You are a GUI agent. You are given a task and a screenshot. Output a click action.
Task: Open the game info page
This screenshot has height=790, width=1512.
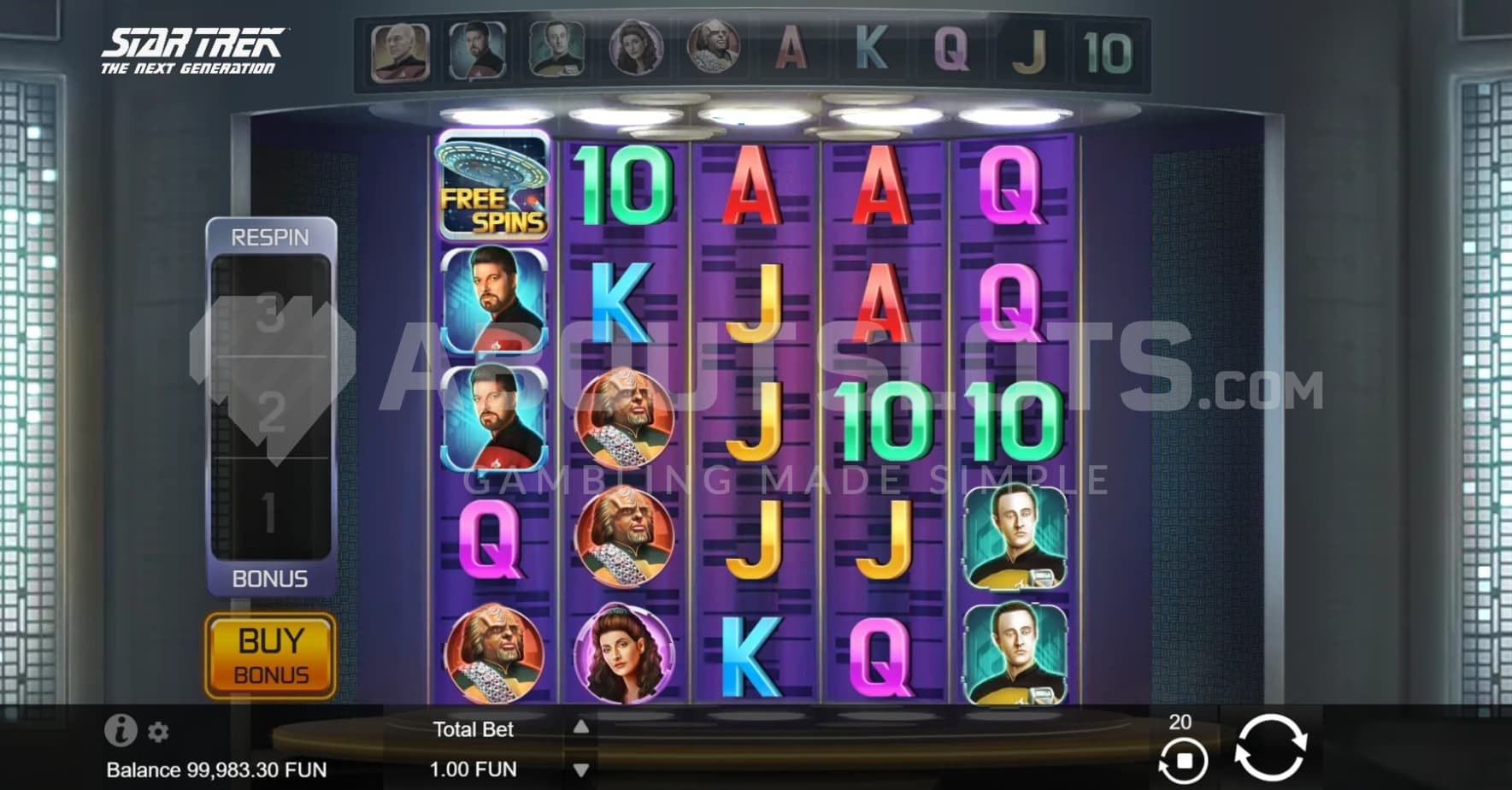pos(121,730)
